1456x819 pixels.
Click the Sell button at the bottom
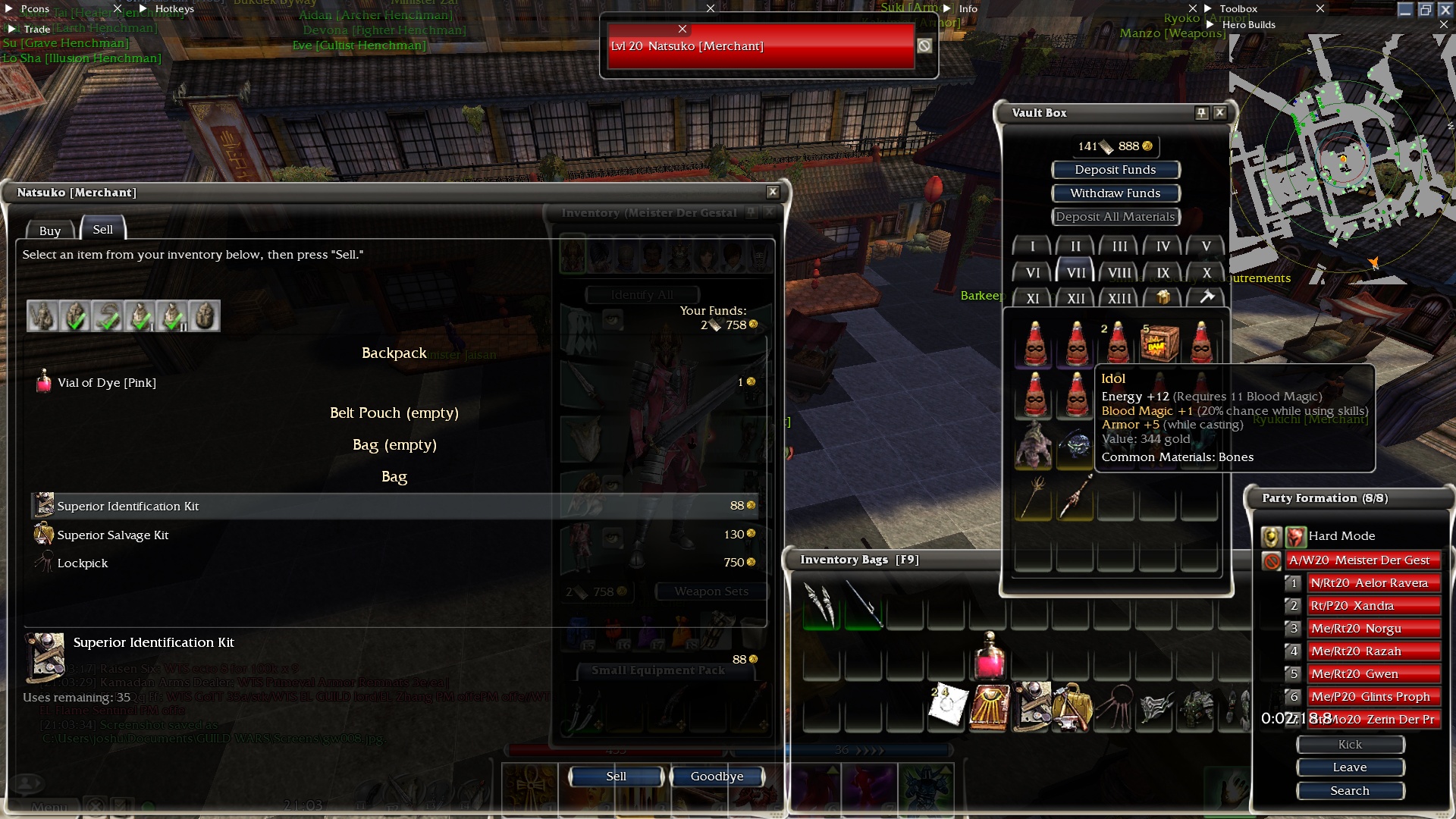coord(616,776)
